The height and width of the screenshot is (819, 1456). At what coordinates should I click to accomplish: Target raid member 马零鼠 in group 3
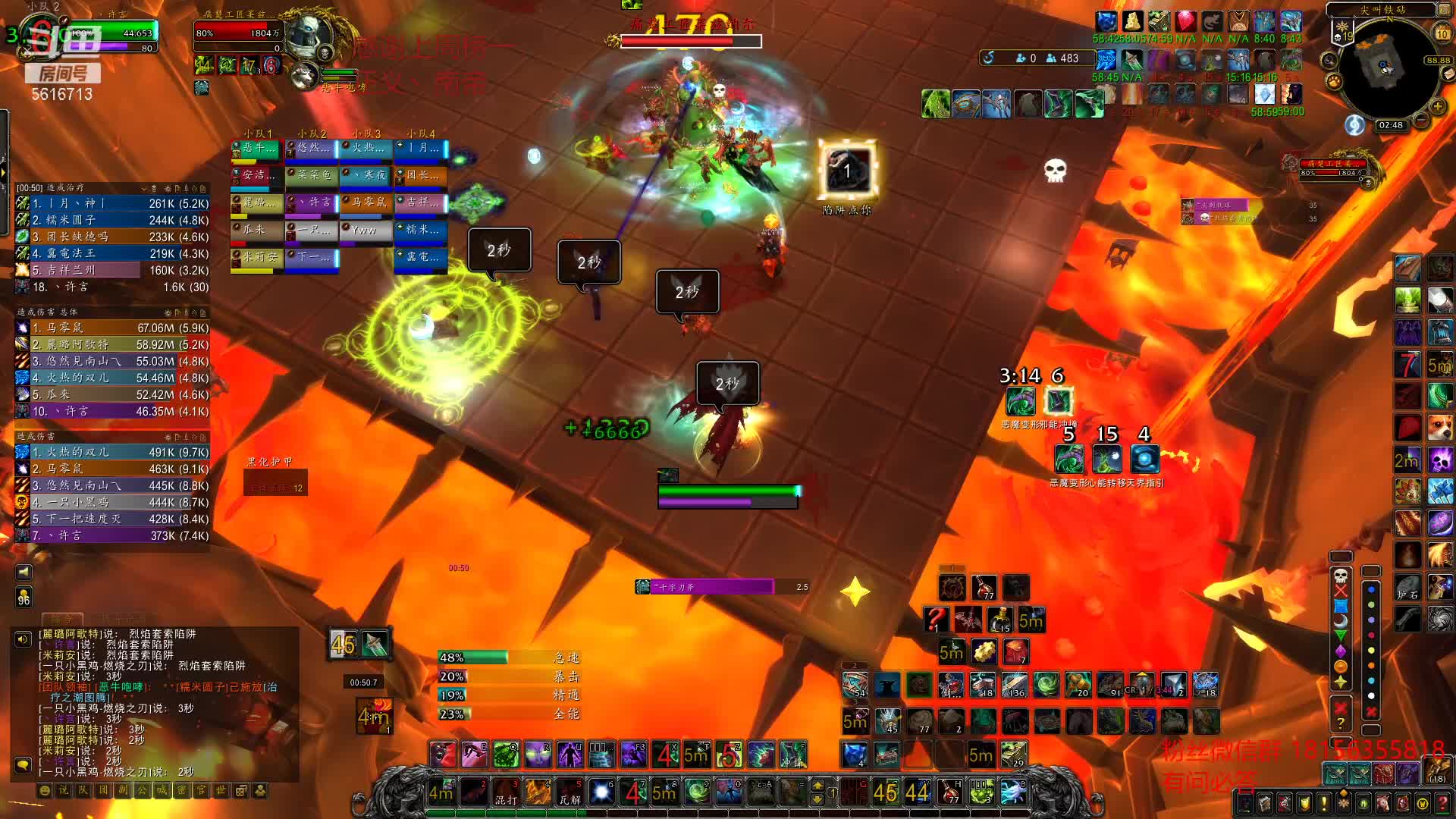click(366, 203)
